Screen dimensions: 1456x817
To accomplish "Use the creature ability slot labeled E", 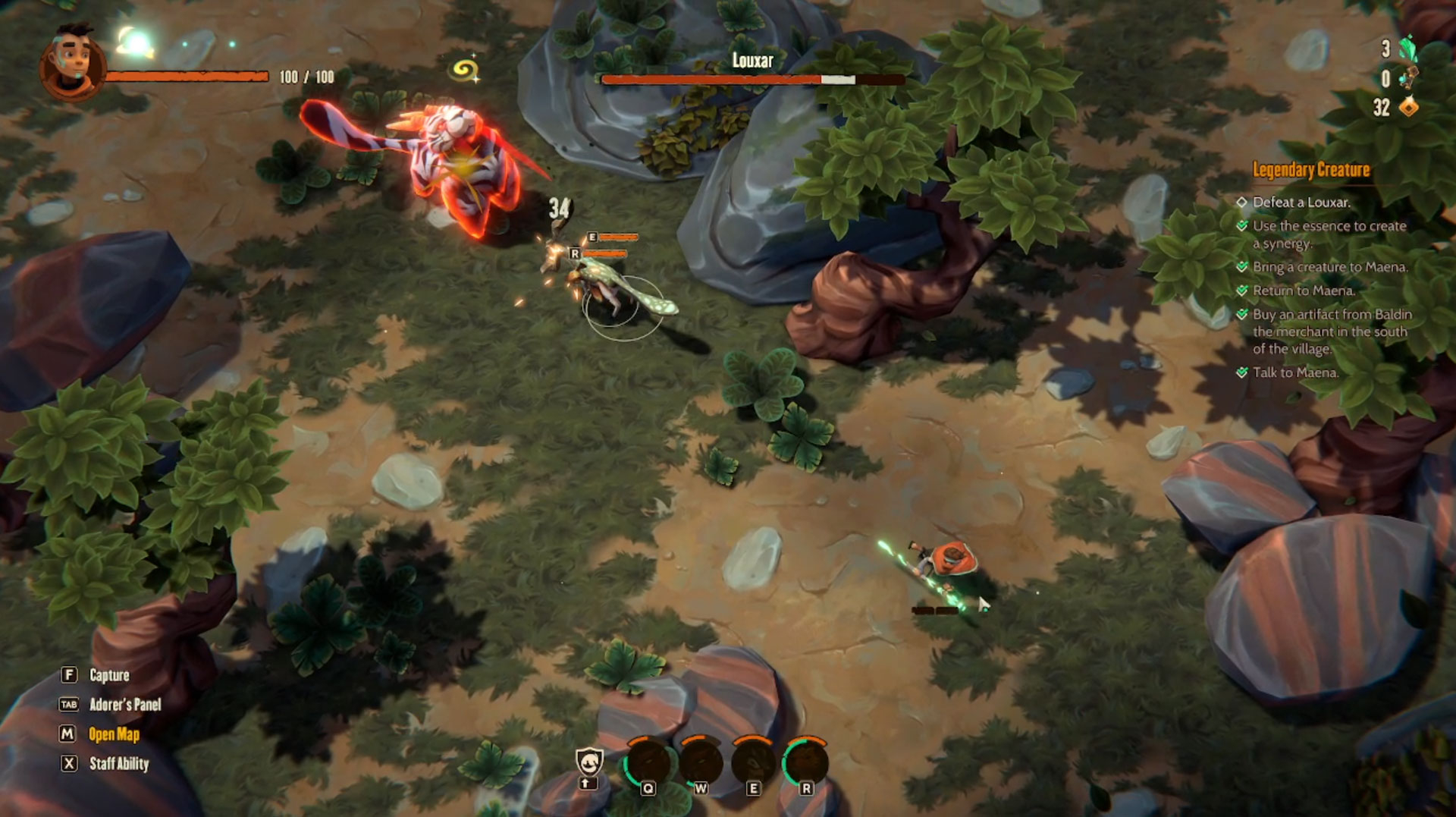I will (x=753, y=762).
